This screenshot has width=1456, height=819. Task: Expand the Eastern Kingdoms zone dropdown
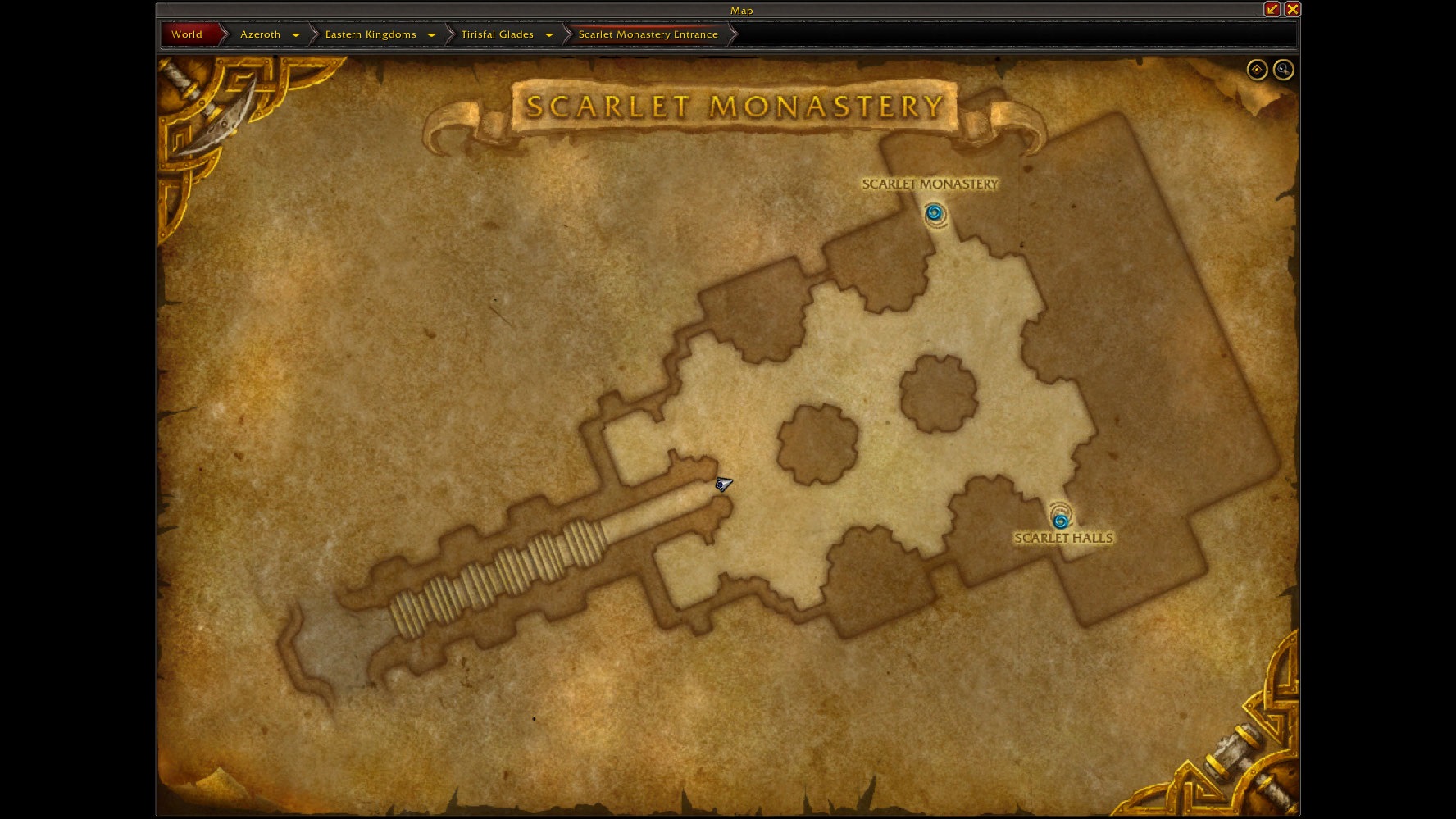pyautogui.click(x=431, y=34)
